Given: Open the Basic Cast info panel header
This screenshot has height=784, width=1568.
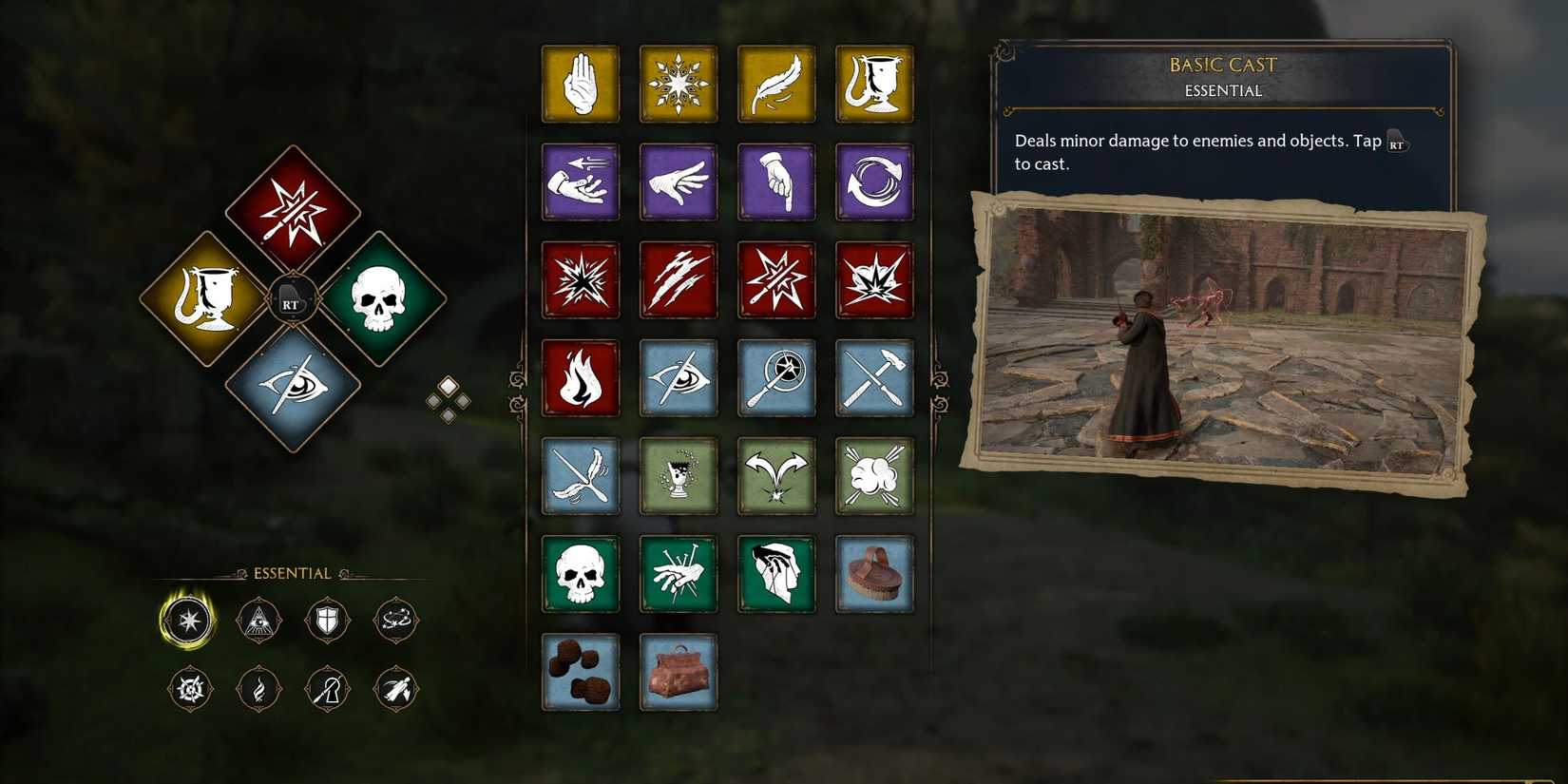Looking at the screenshot, I should (1222, 65).
